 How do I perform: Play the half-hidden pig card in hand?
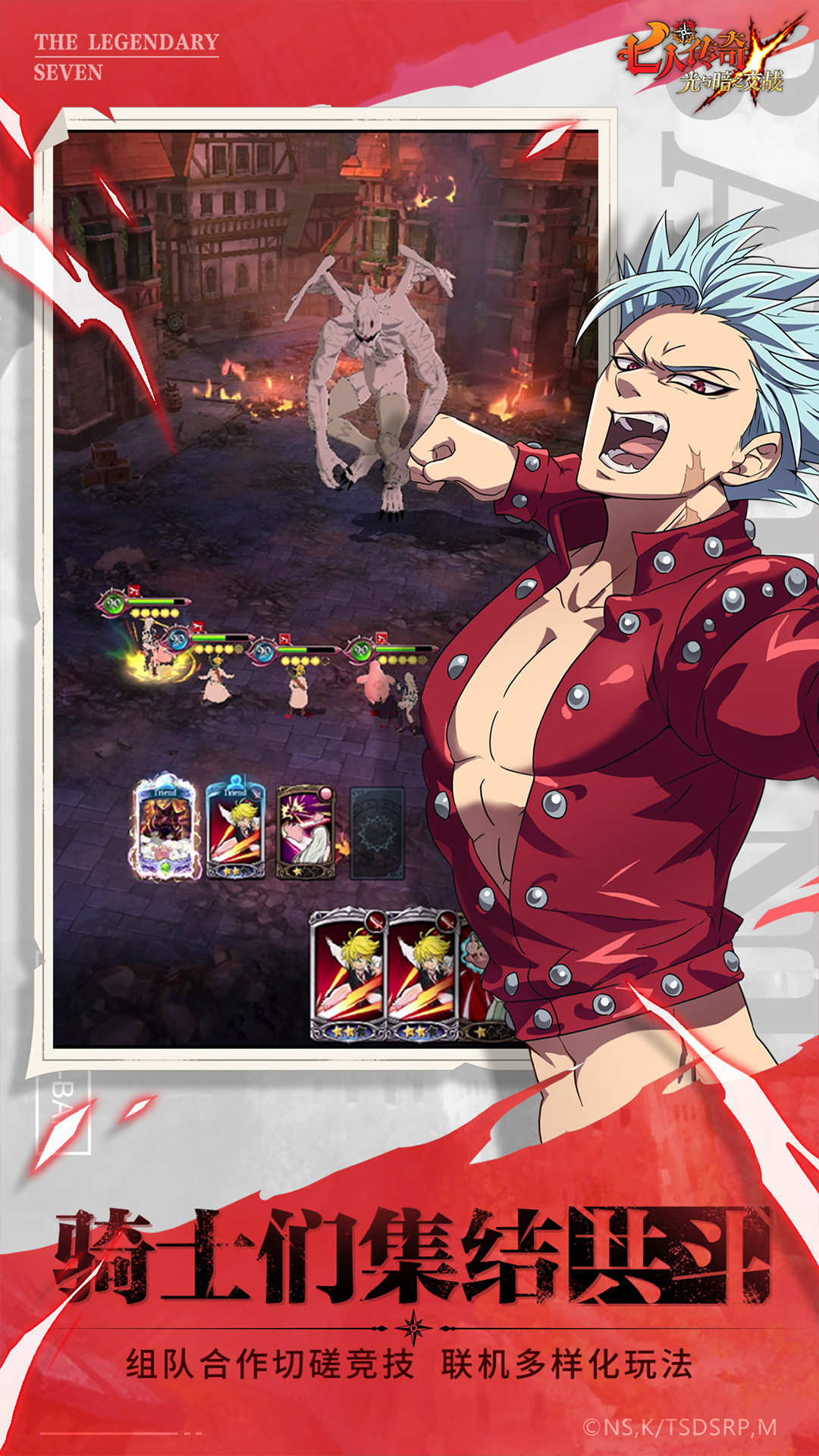point(475,980)
